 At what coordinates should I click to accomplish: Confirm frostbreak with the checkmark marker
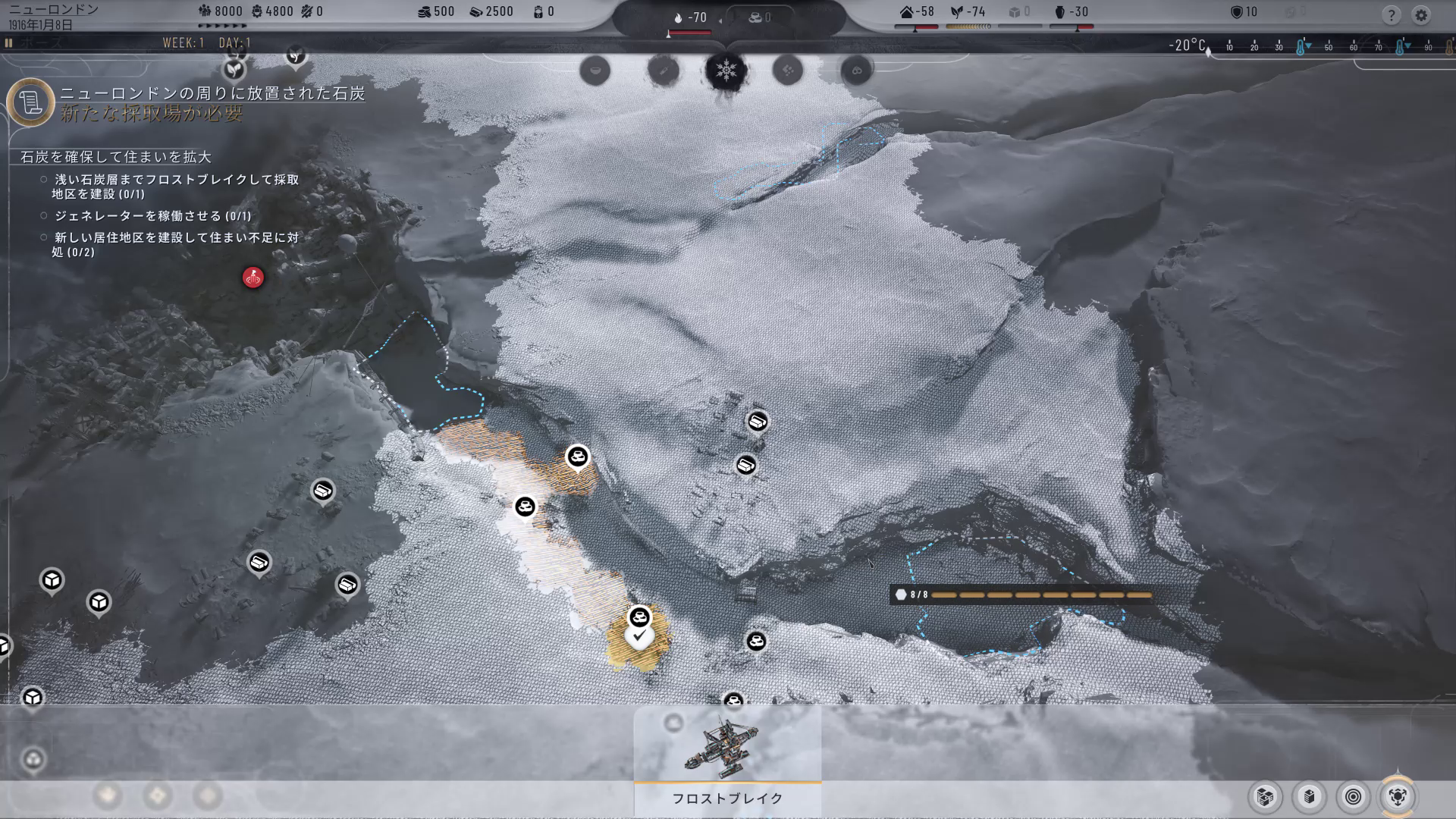coord(639,636)
